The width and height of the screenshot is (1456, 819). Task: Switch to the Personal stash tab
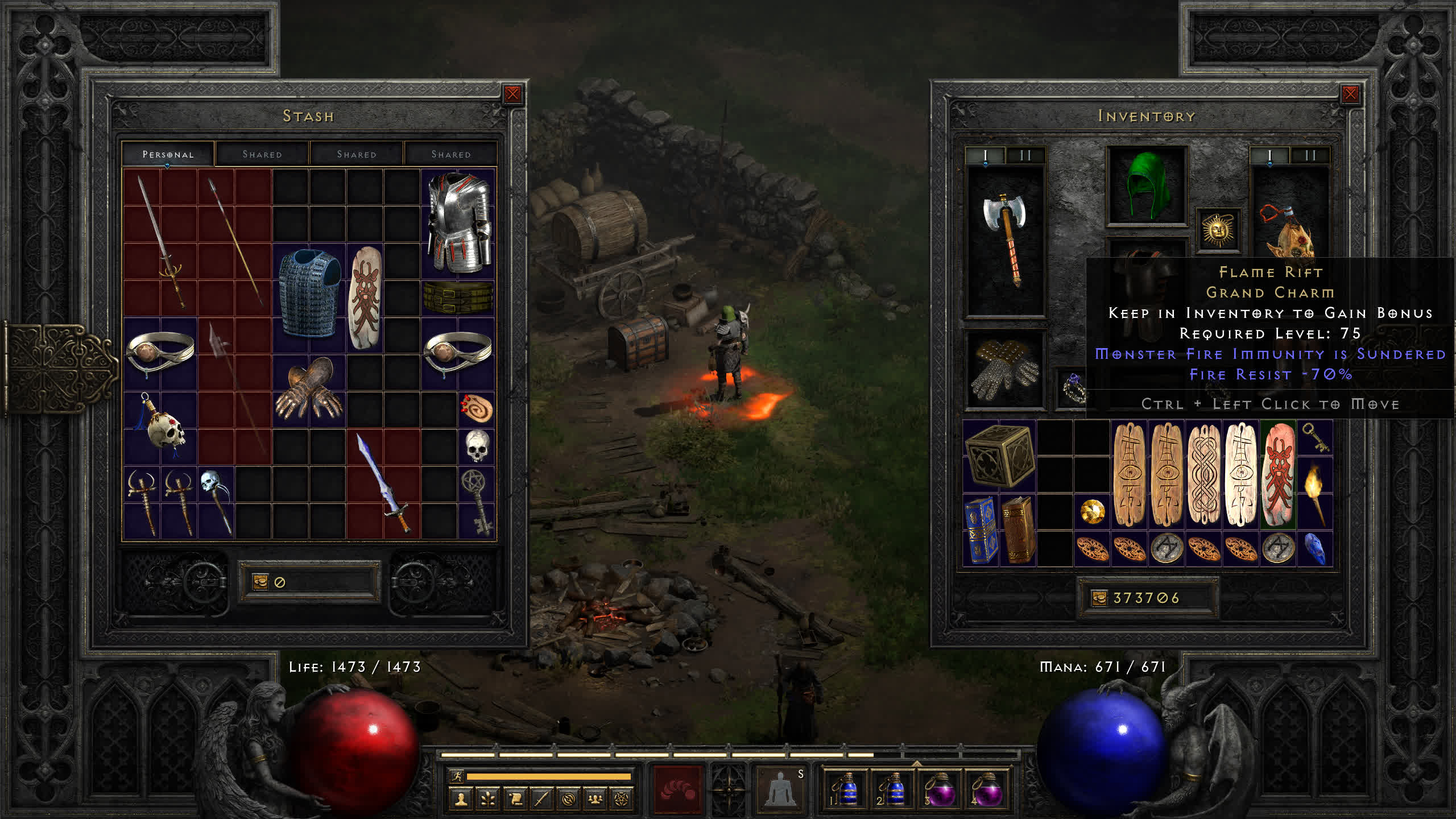[168, 154]
